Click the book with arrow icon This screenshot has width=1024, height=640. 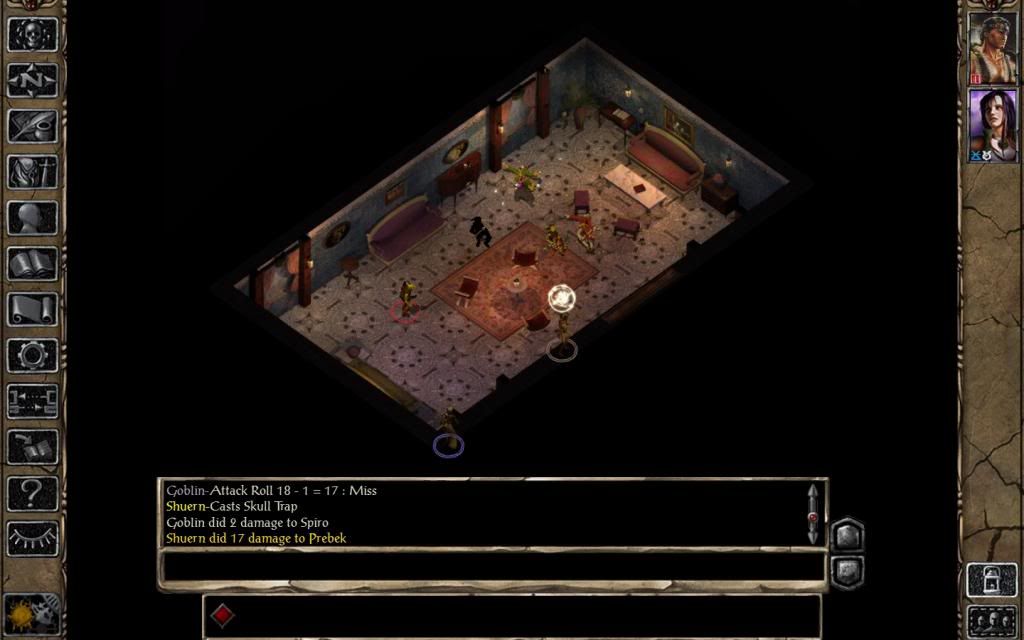pyautogui.click(x=33, y=447)
